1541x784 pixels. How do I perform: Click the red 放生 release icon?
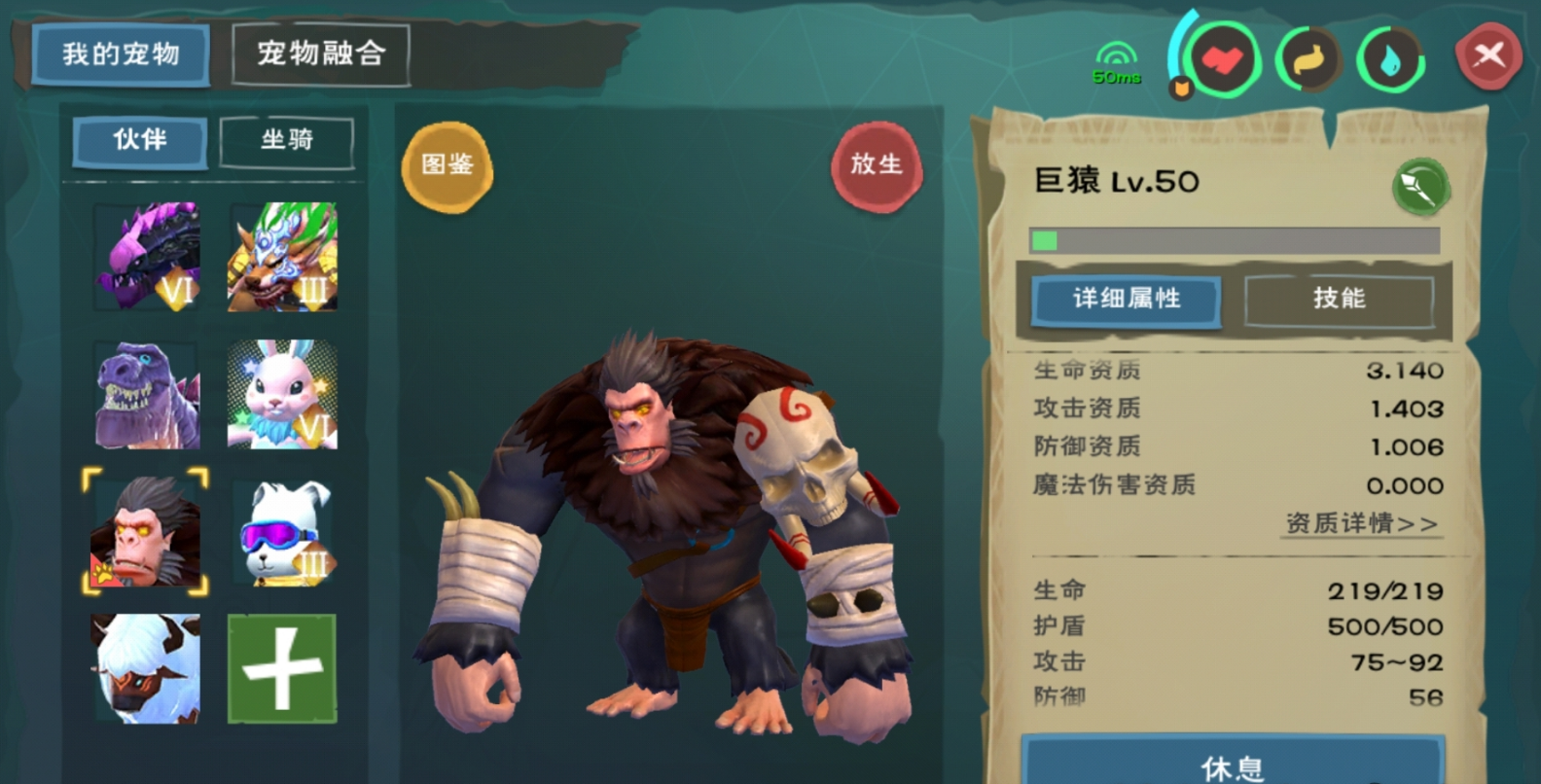pos(877,164)
